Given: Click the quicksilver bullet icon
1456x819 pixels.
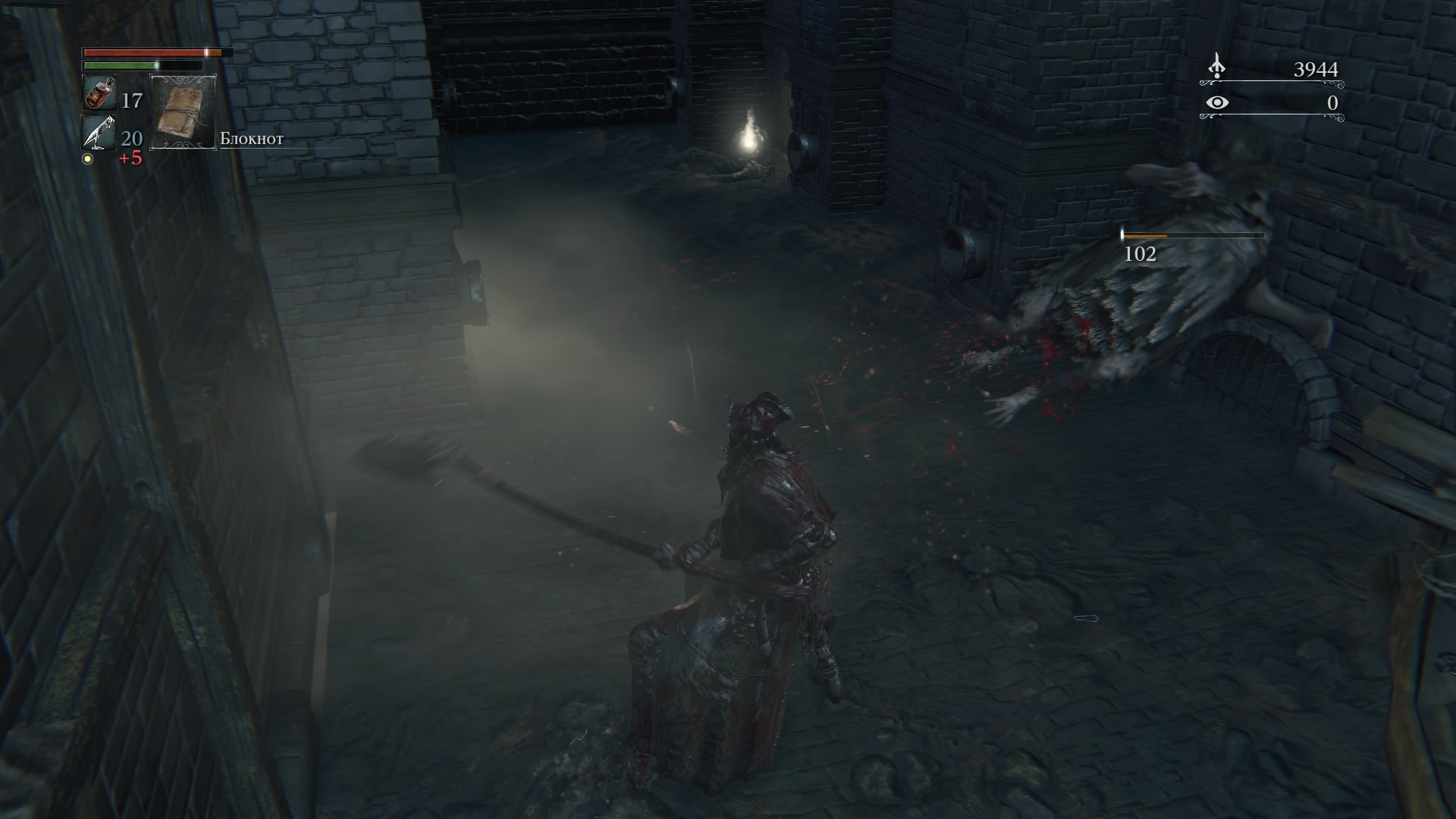Looking at the screenshot, I should coord(98,133).
